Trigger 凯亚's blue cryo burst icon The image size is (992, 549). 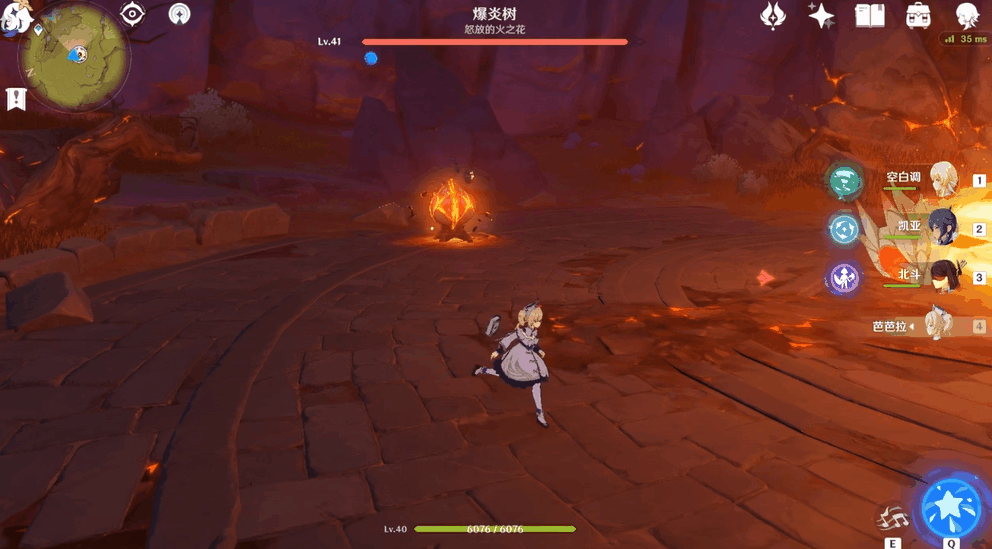tap(844, 229)
